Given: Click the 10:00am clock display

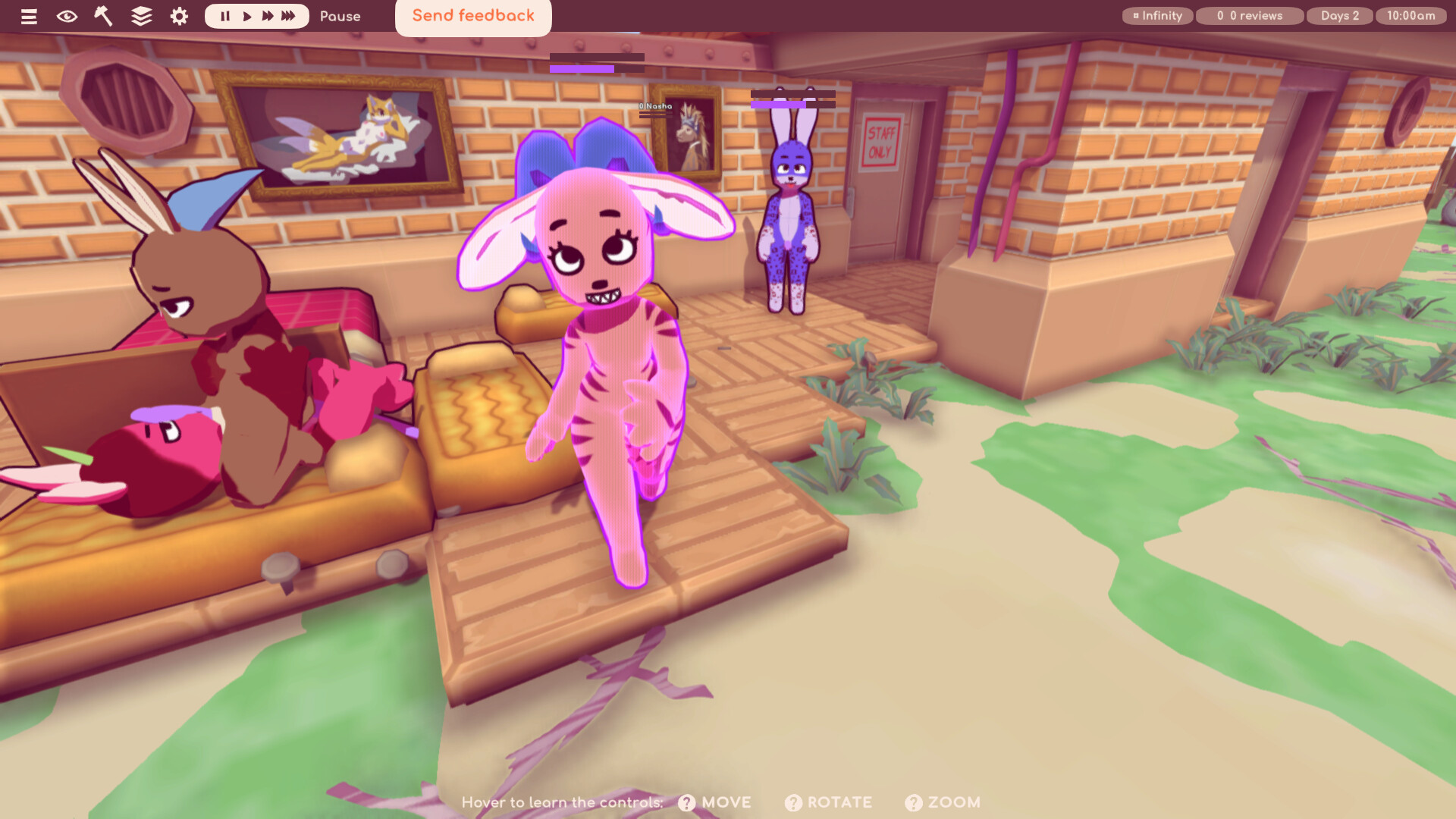Looking at the screenshot, I should pos(1410,15).
